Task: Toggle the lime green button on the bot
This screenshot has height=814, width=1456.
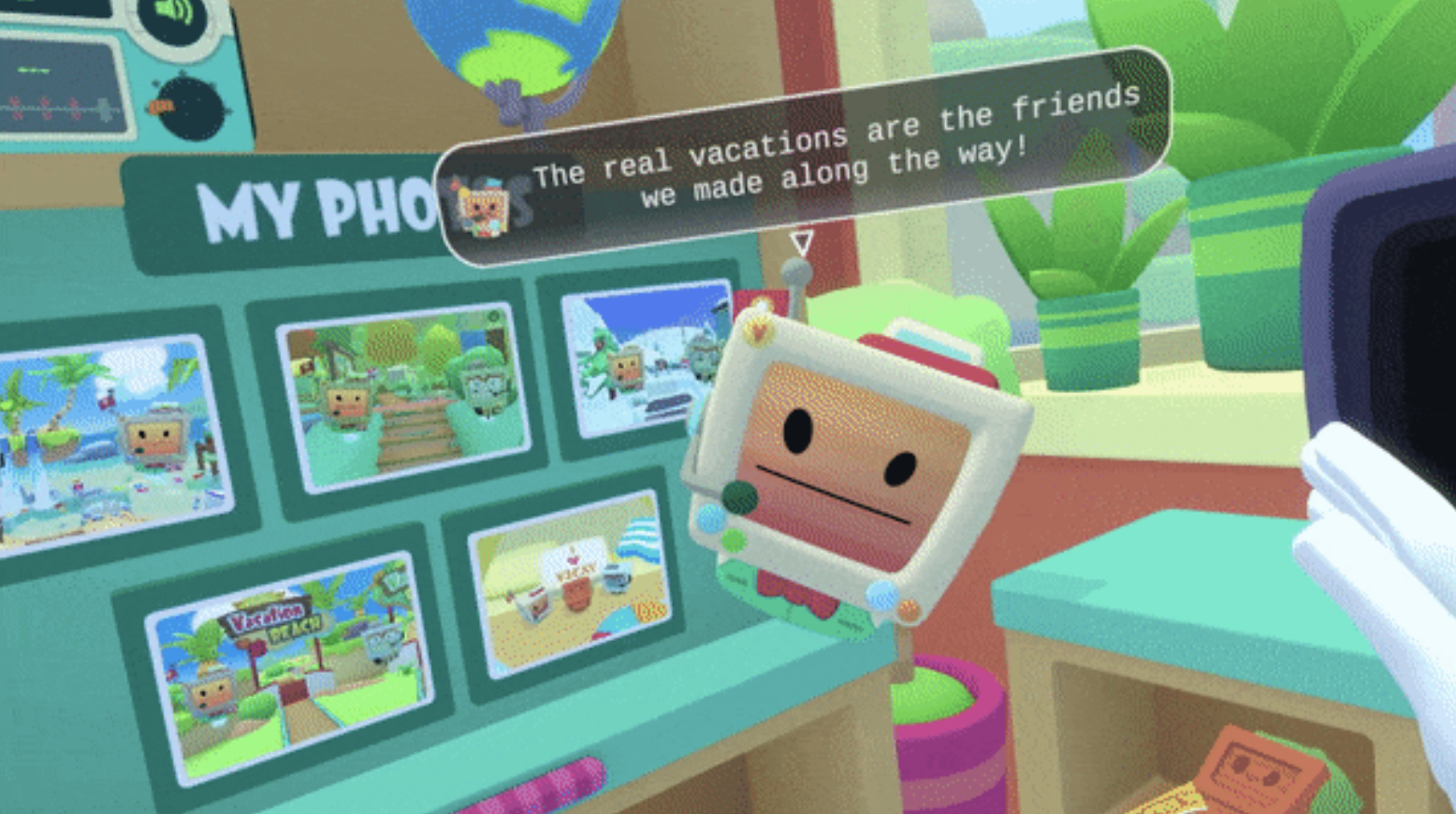Action: pos(732,541)
